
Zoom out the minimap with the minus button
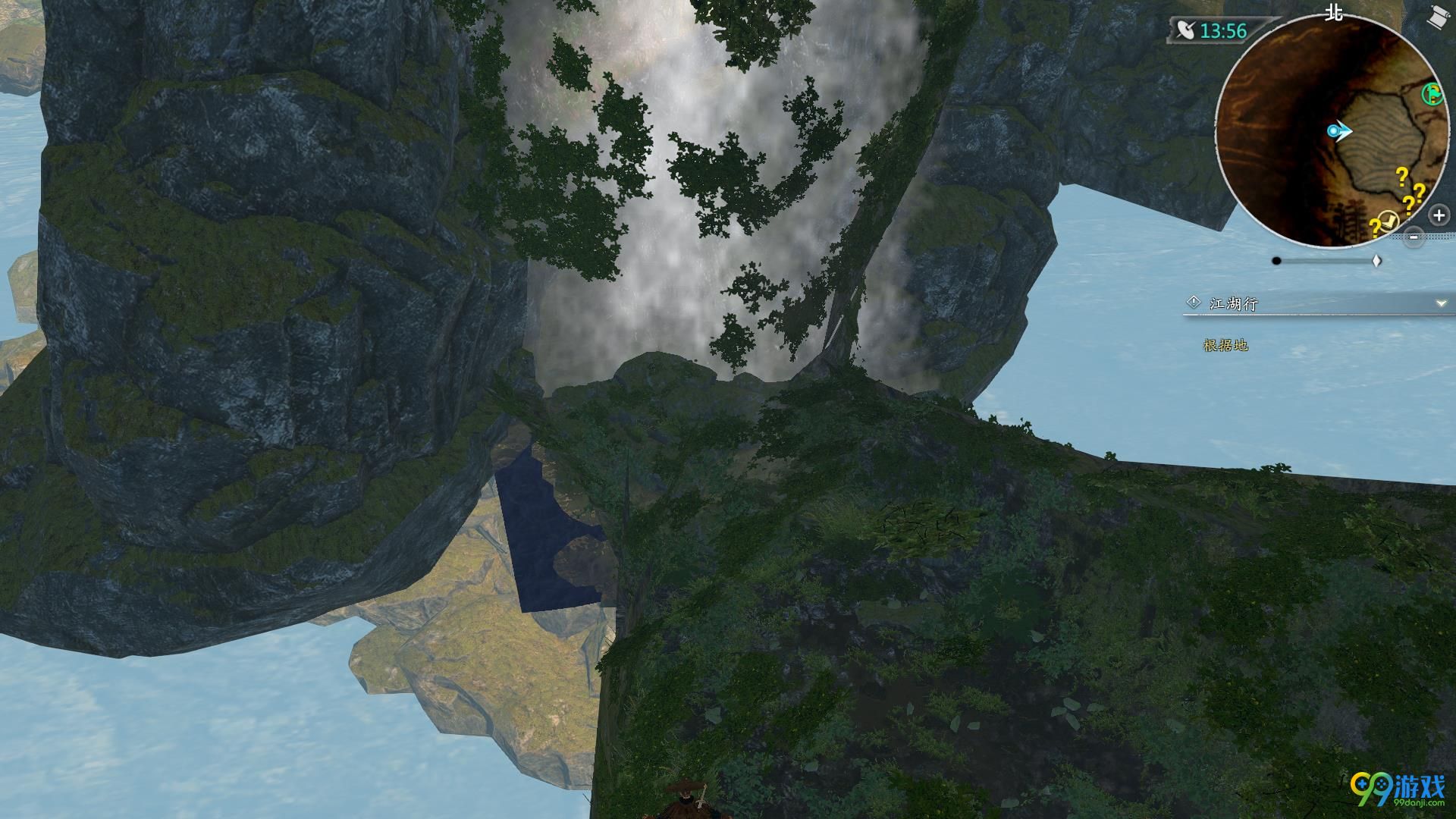pos(1414,237)
